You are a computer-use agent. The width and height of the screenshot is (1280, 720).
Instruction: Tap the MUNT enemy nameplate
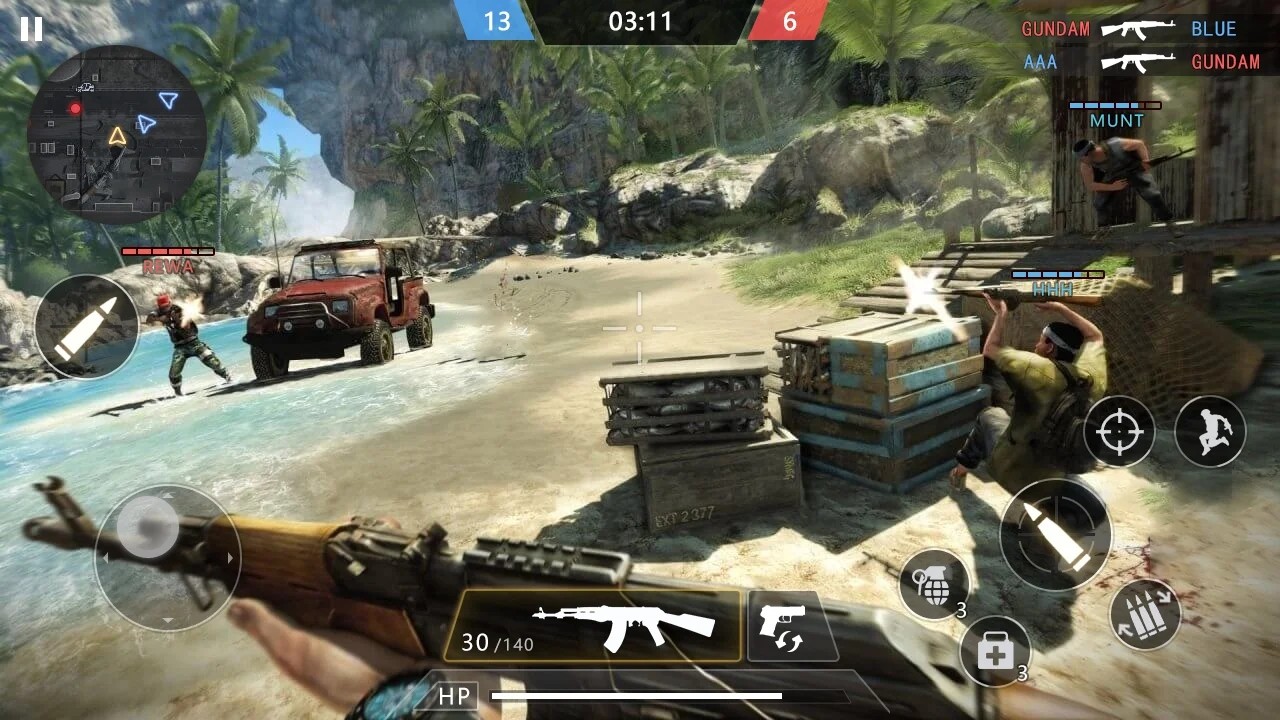tap(1117, 120)
